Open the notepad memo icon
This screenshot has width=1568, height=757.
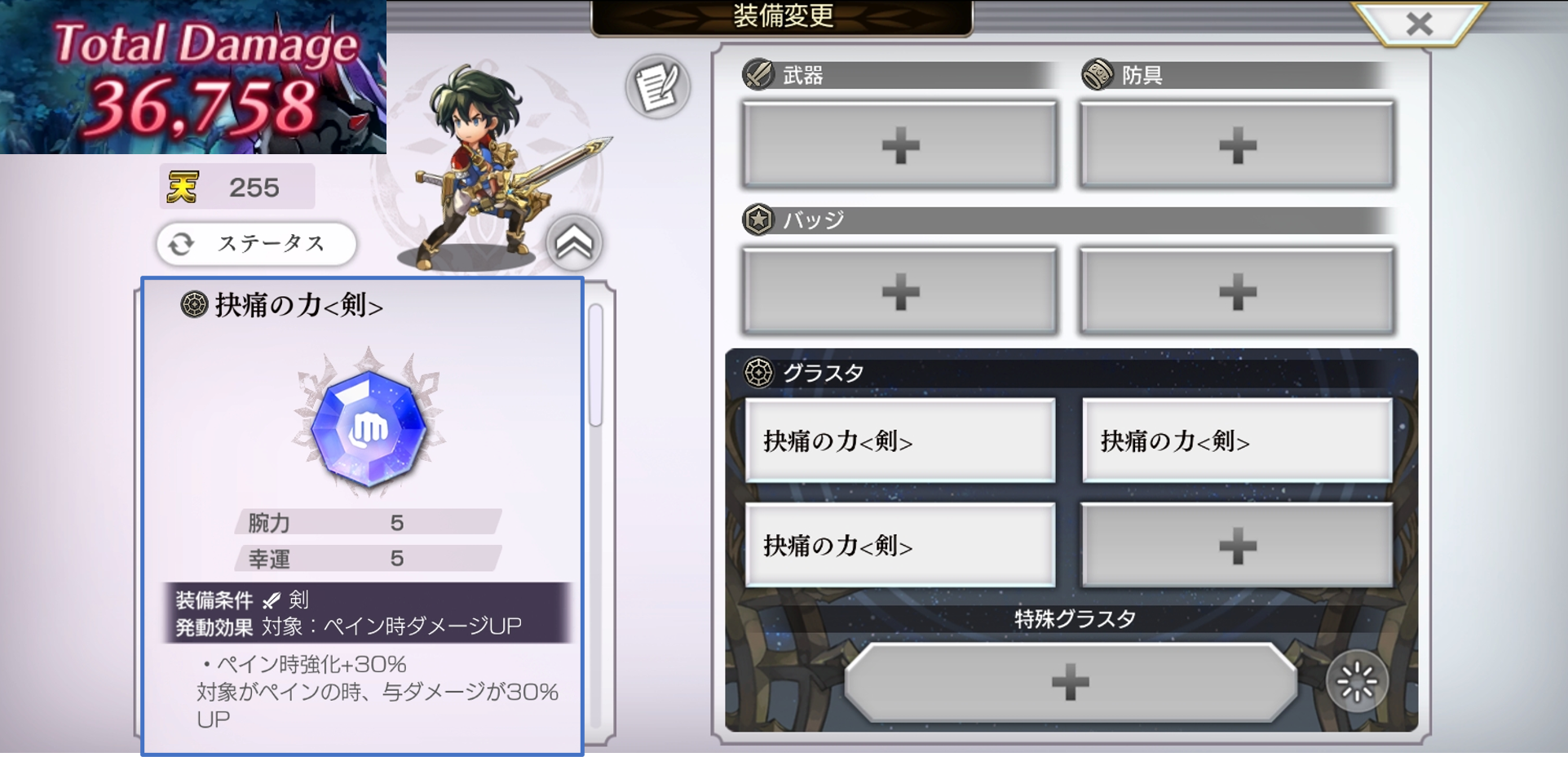coord(657,86)
